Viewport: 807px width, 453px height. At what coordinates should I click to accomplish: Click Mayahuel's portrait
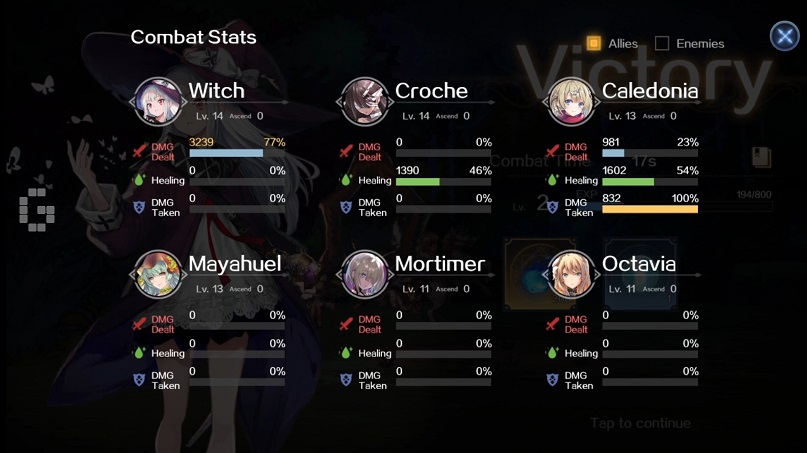(x=158, y=274)
